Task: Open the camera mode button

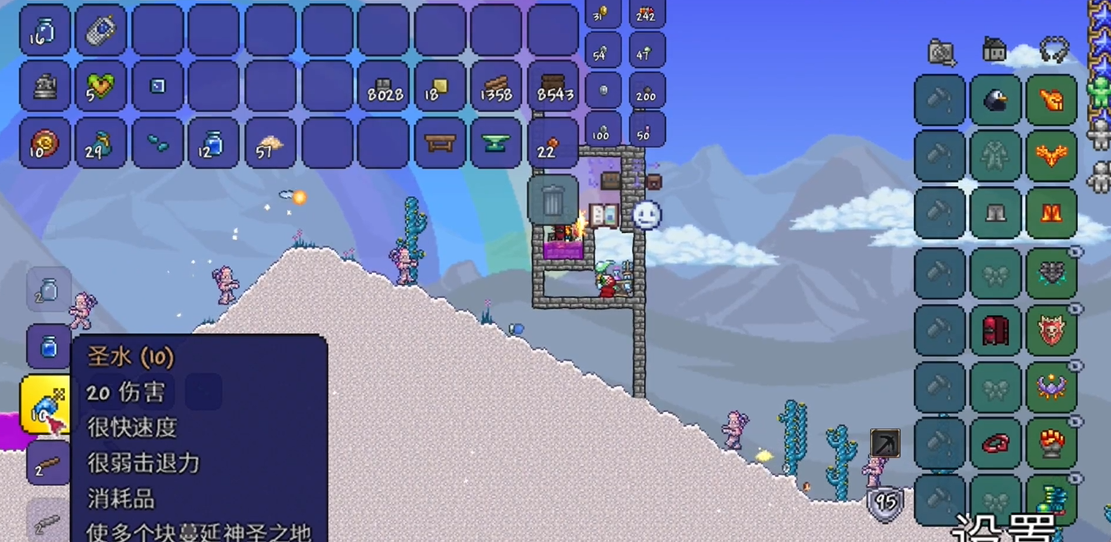Action: [x=941, y=51]
